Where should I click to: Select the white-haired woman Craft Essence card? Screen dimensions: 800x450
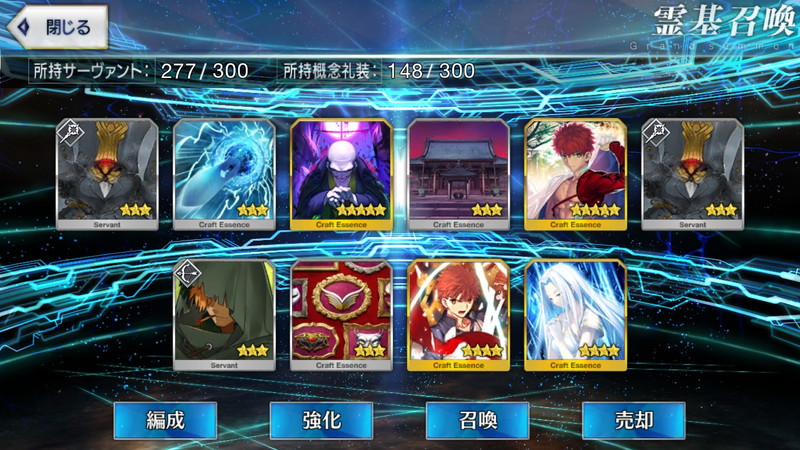[x=575, y=314]
